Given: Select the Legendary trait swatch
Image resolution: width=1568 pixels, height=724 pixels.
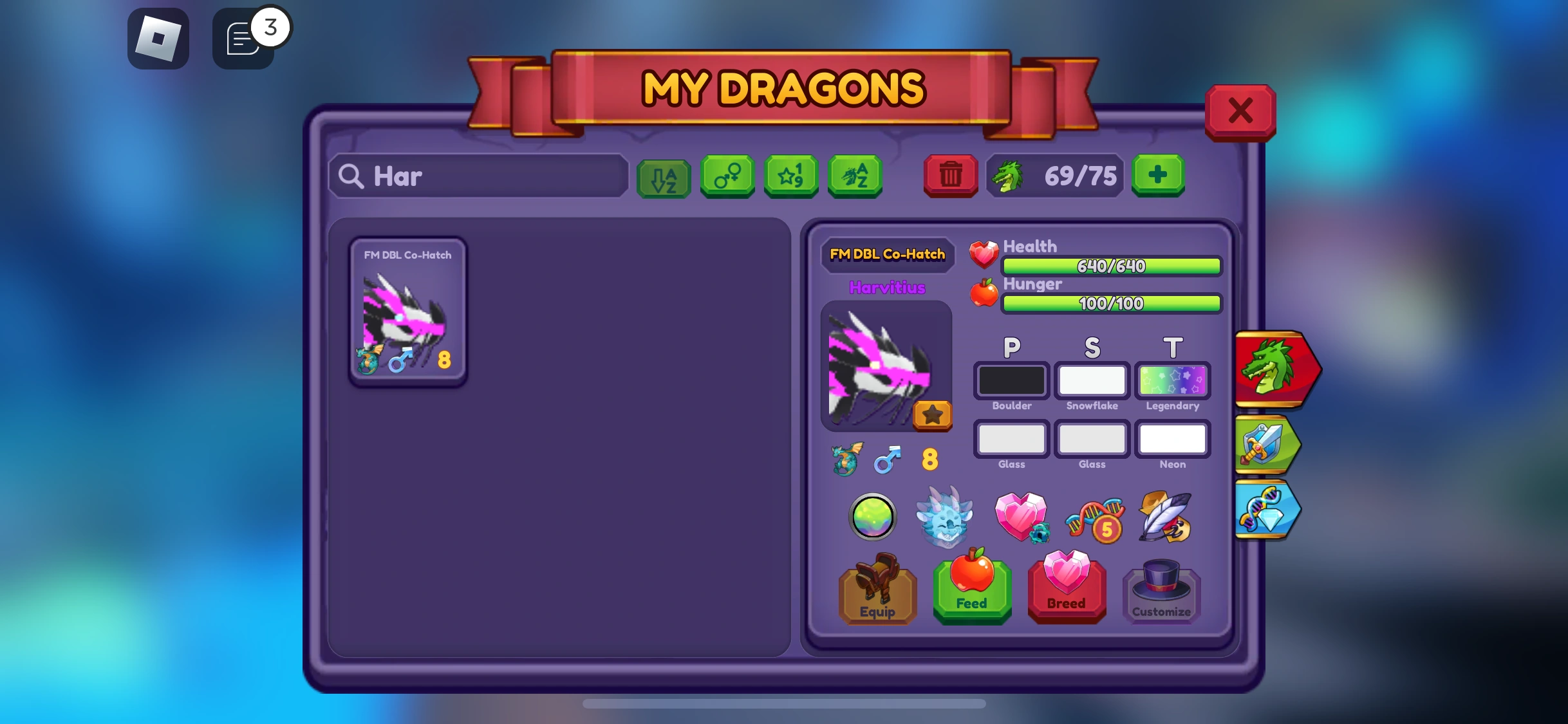Looking at the screenshot, I should click(1172, 380).
